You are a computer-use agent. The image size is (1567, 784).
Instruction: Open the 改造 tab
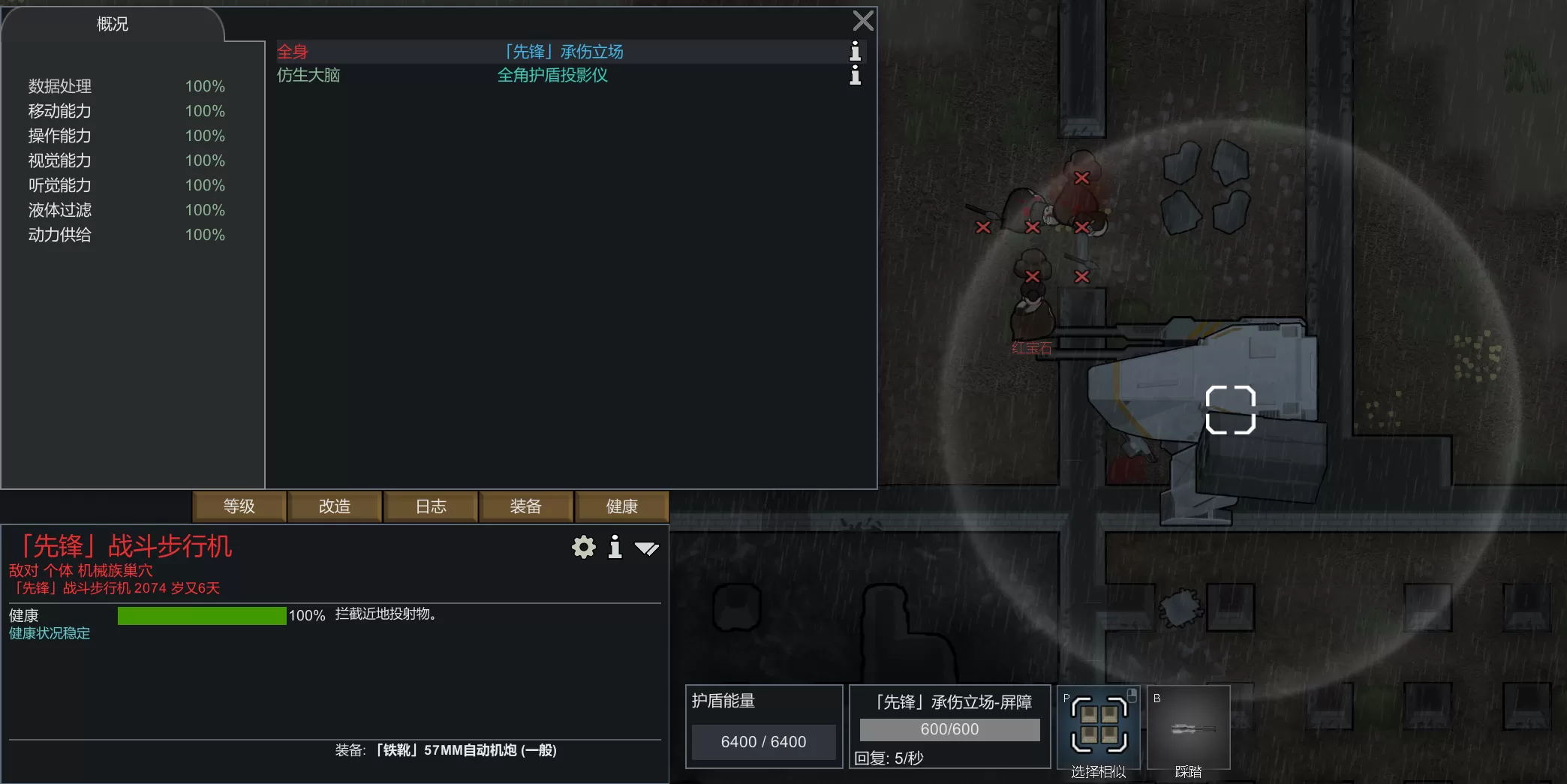click(335, 506)
